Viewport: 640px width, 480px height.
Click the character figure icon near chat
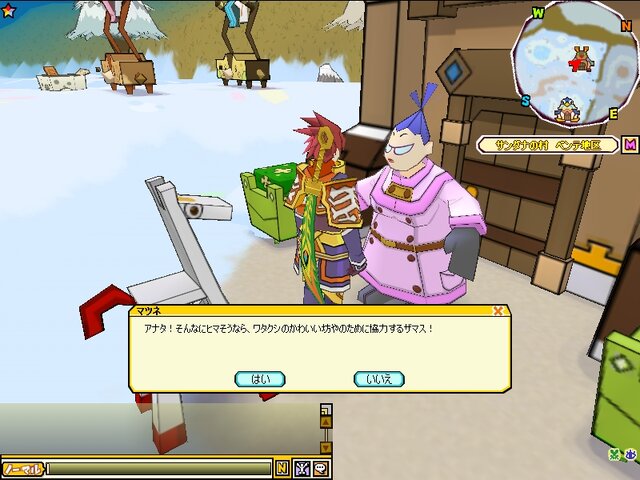tap(302, 468)
